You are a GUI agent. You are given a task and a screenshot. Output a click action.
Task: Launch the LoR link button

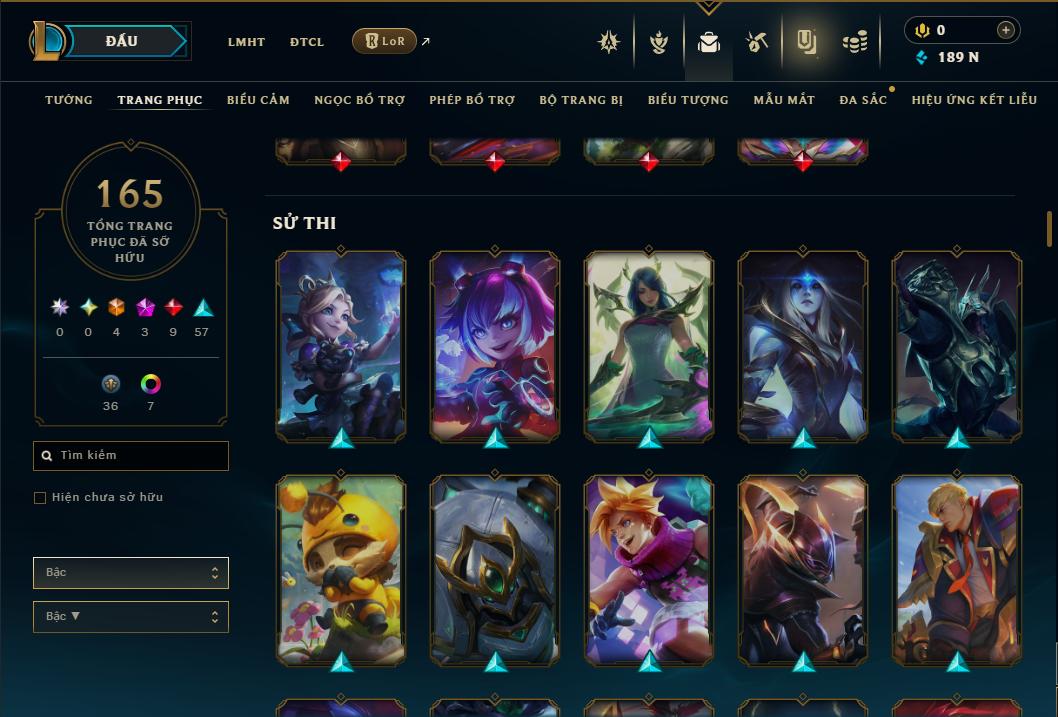pos(385,41)
